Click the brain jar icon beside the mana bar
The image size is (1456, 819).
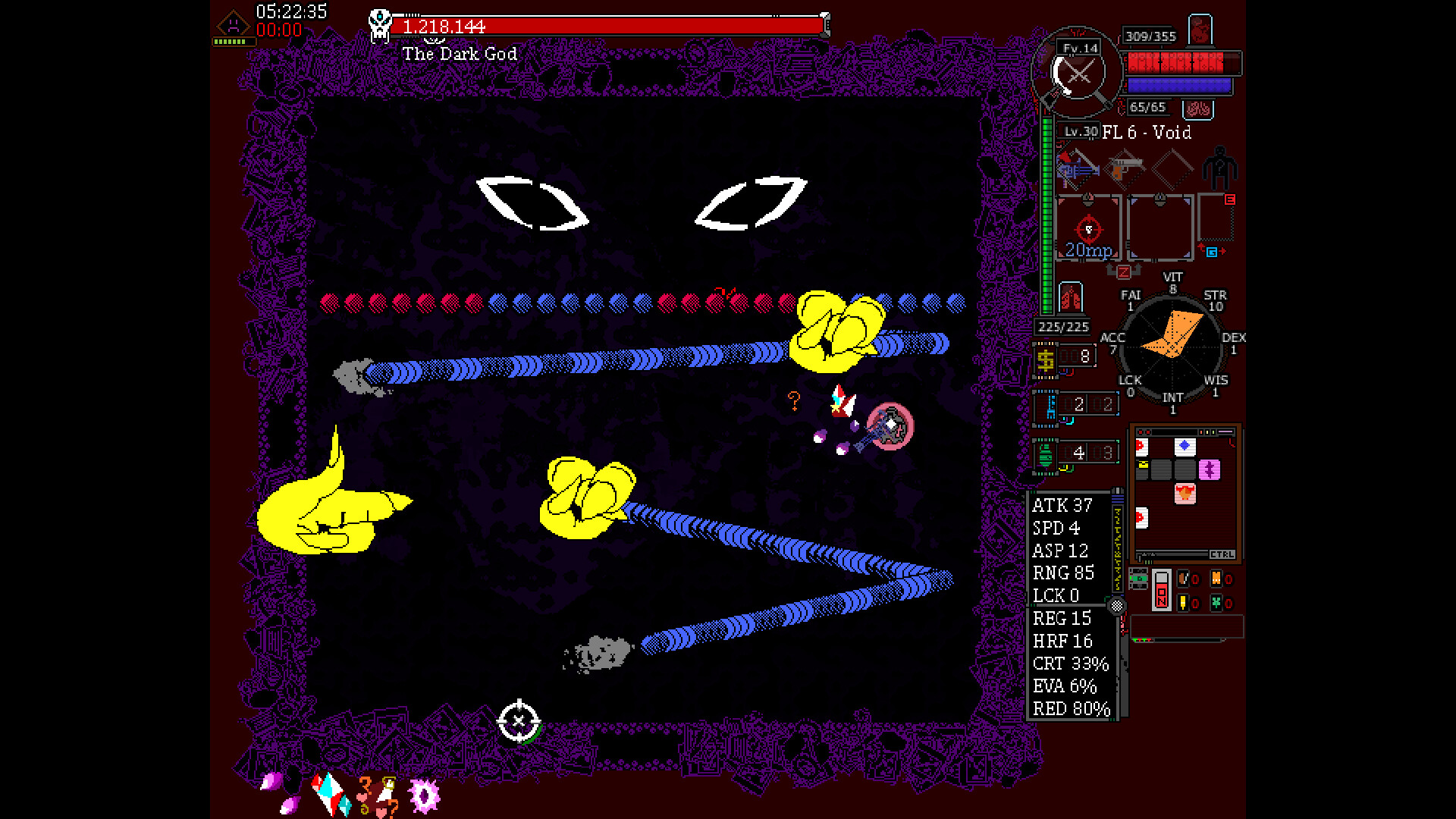[x=1200, y=108]
